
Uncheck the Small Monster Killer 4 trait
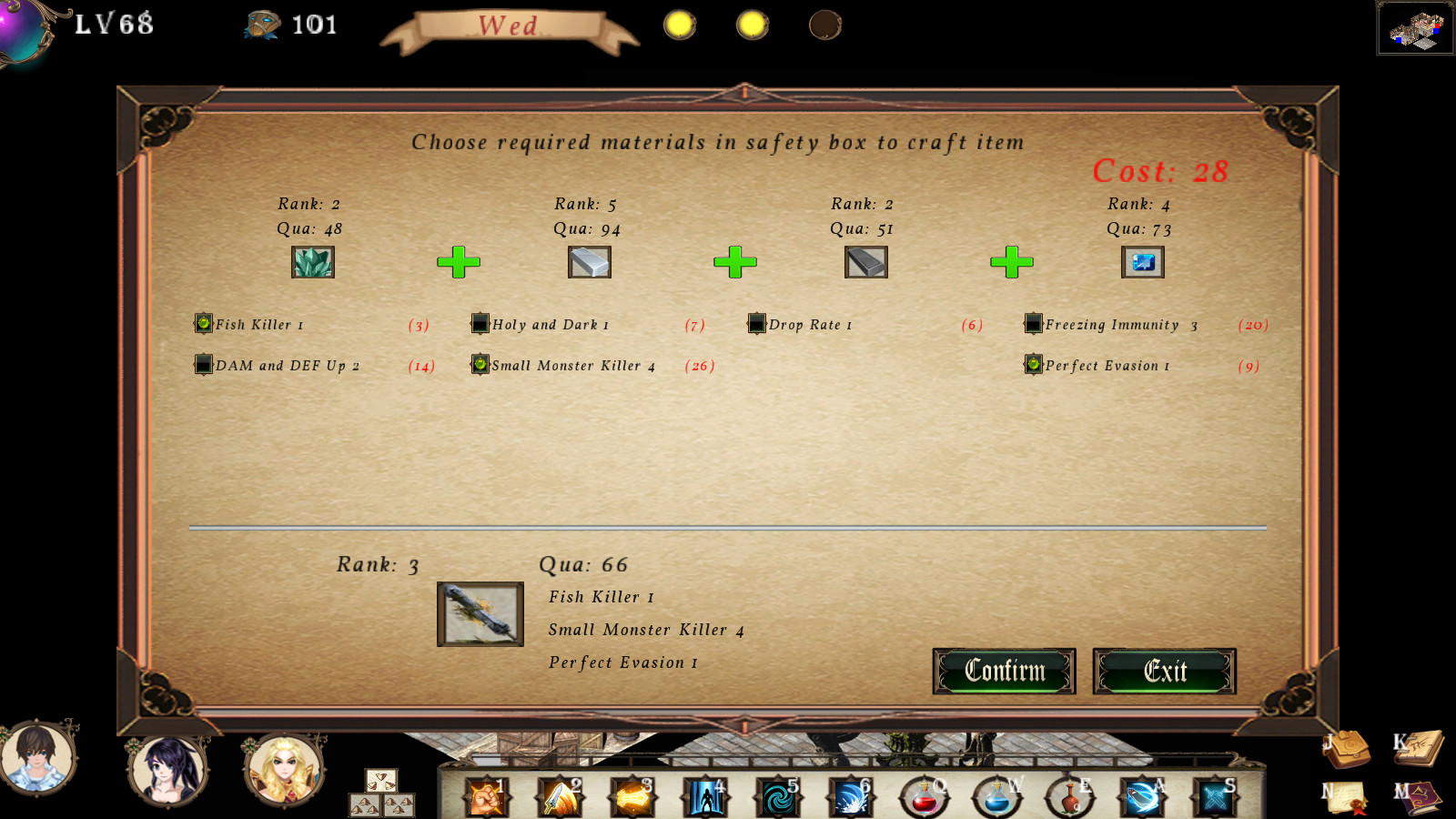pyautogui.click(x=480, y=364)
